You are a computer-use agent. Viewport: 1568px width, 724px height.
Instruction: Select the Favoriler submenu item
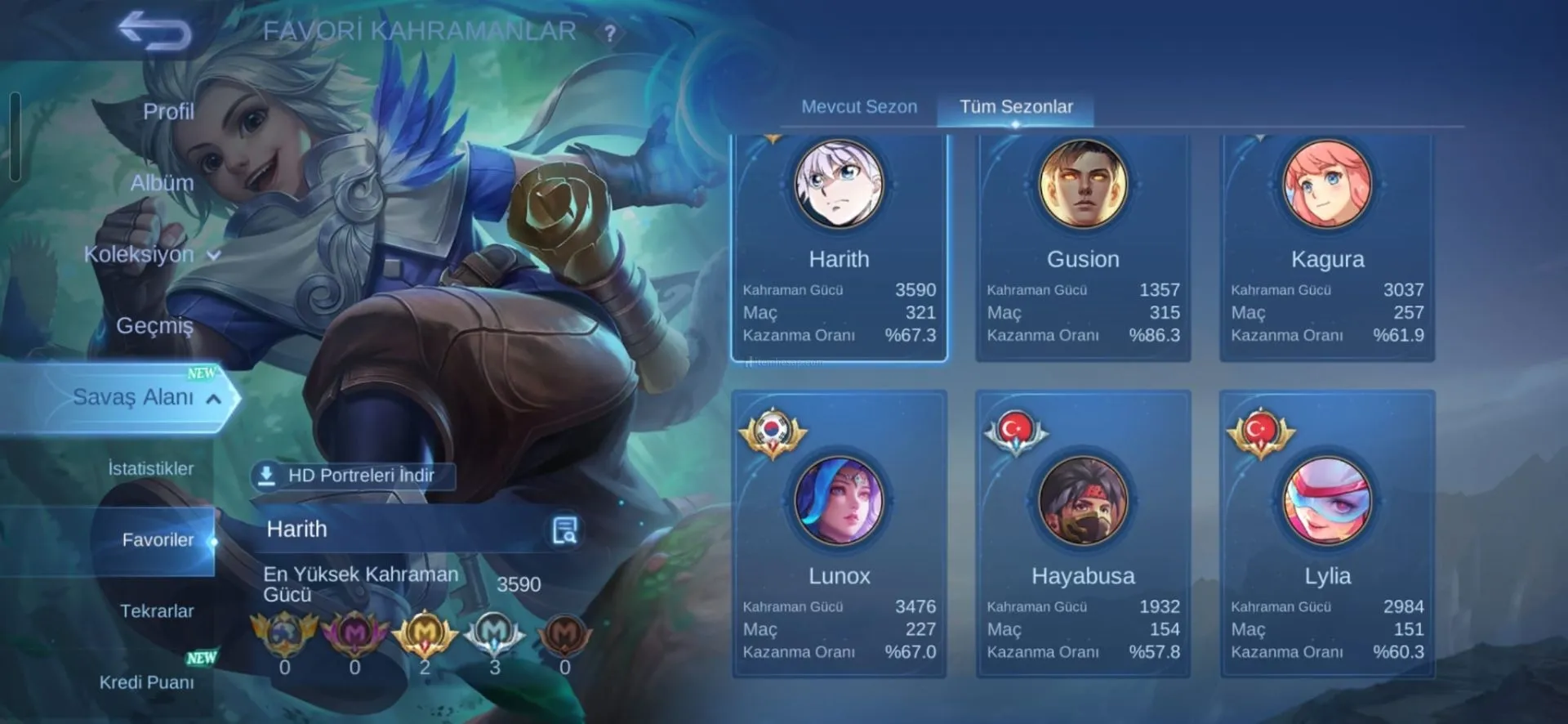(158, 539)
